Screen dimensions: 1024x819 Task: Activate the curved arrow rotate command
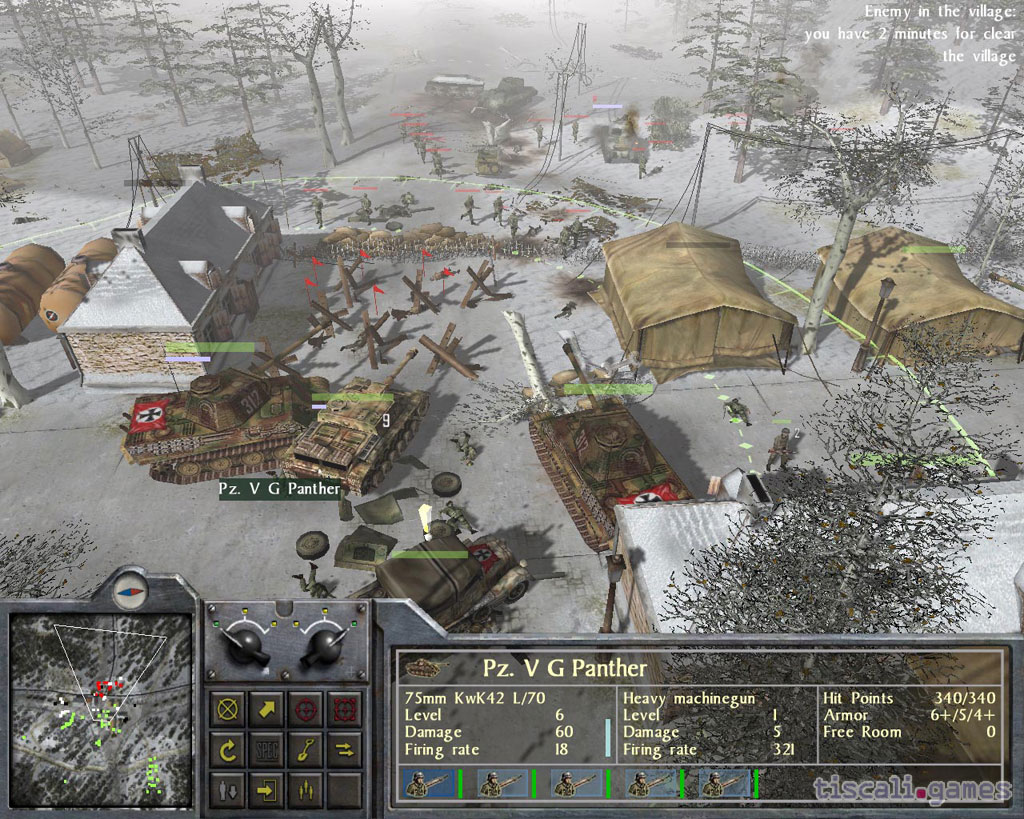[x=229, y=749]
